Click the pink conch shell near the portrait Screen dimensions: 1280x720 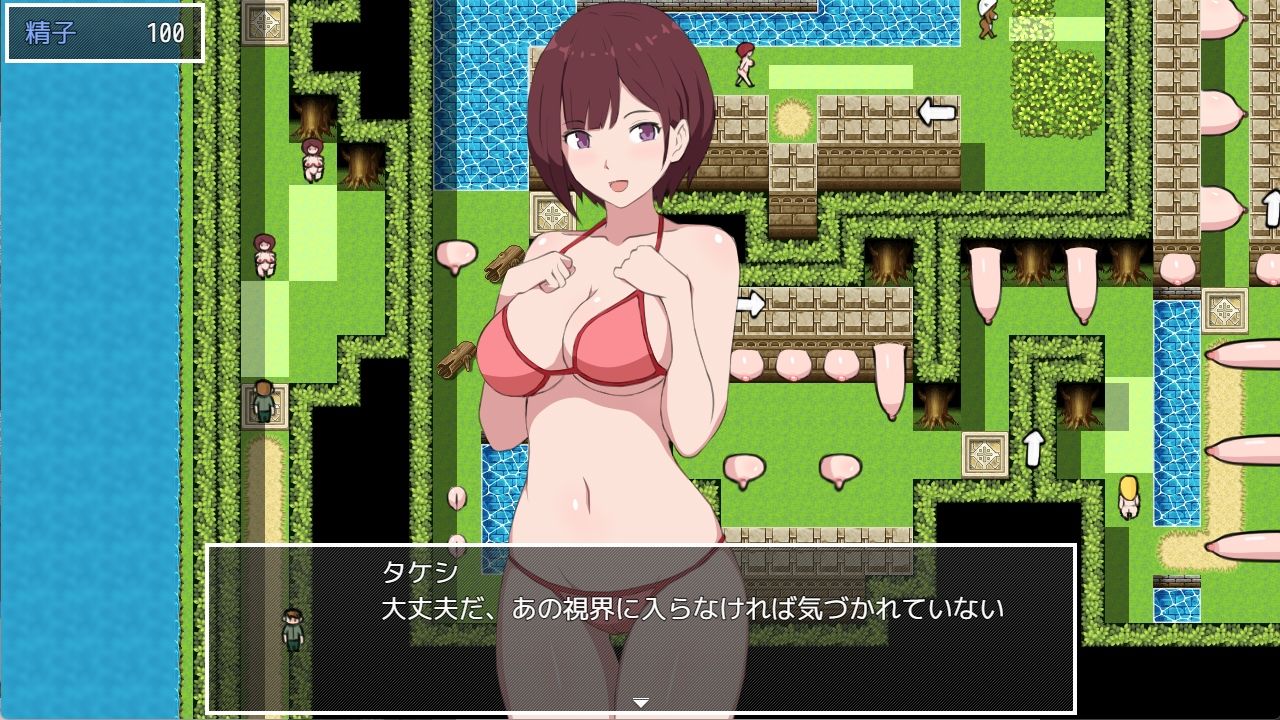[455, 257]
